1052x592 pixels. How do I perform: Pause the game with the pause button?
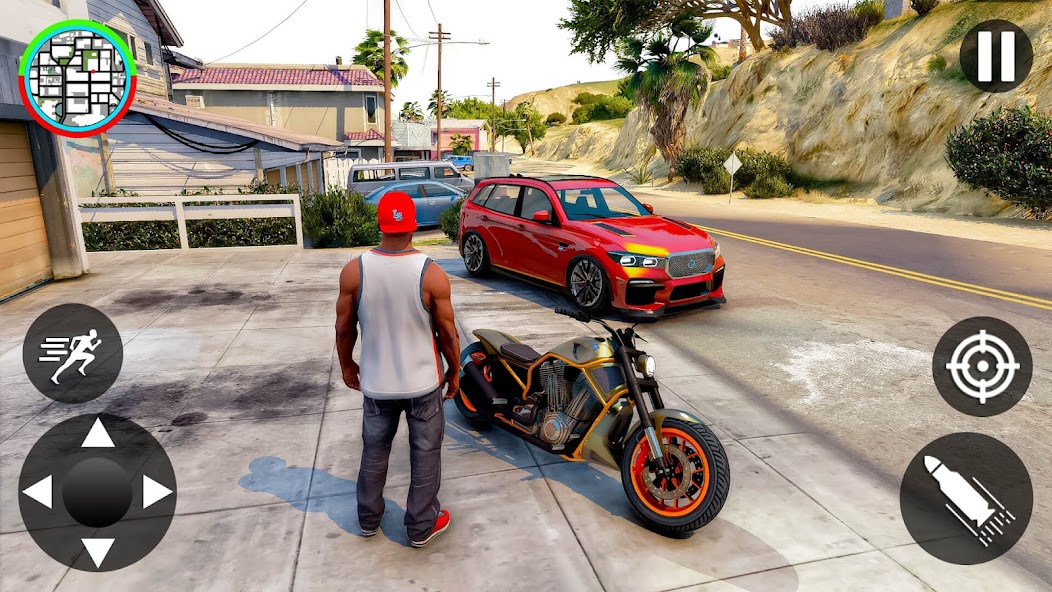[995, 57]
